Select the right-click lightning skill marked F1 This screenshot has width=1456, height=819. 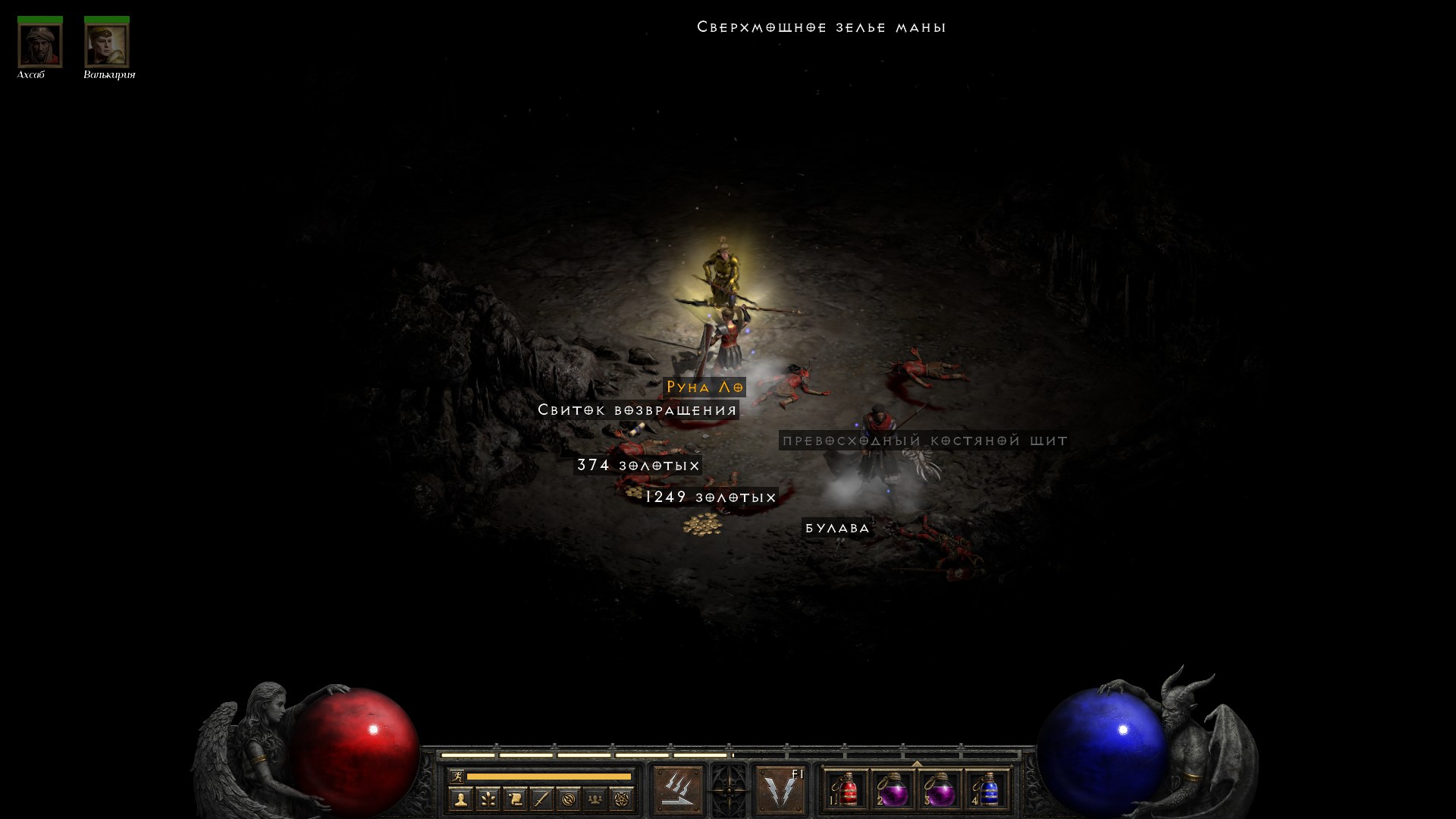(x=781, y=790)
